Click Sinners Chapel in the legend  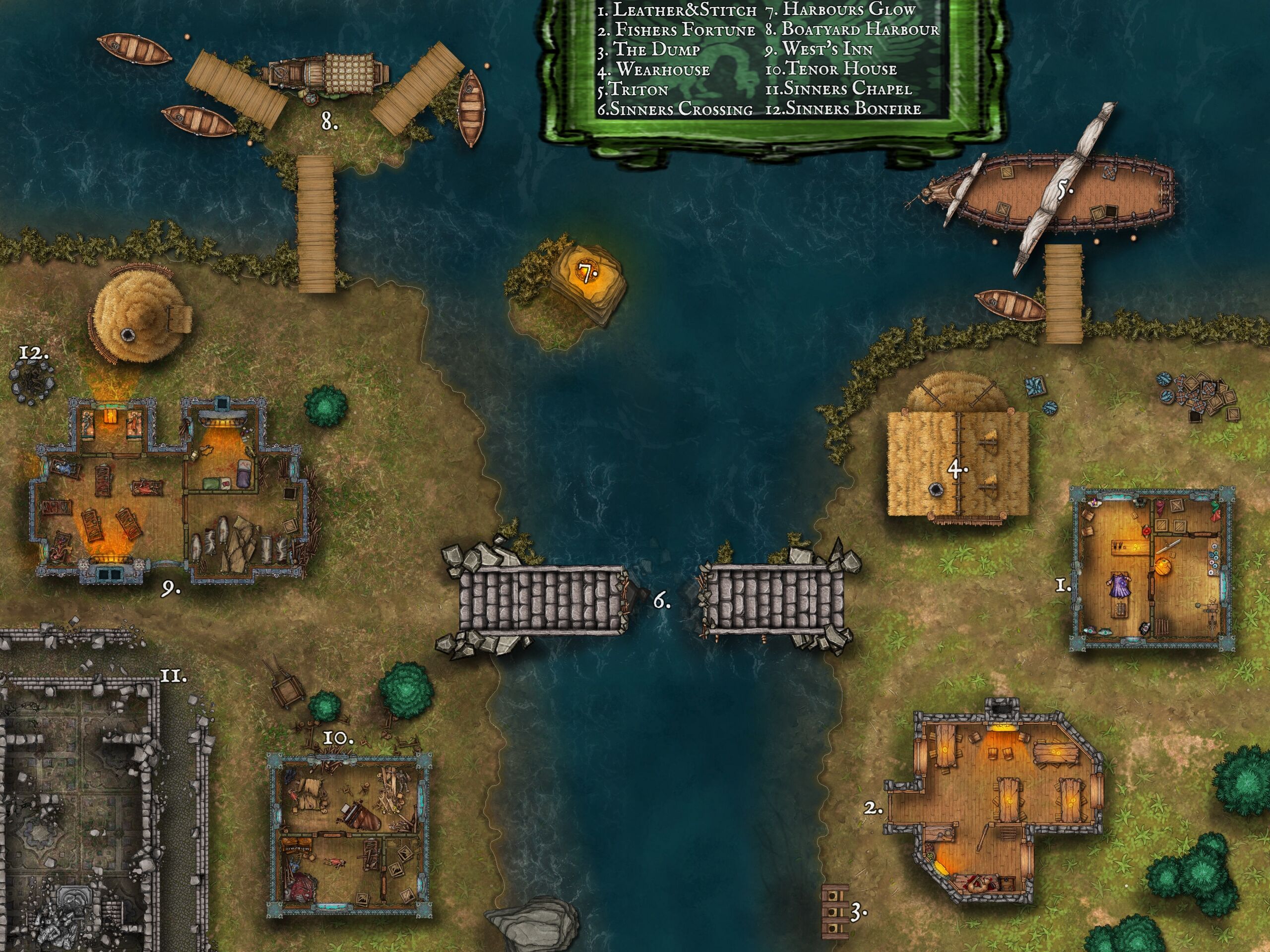pyautogui.click(x=838, y=89)
